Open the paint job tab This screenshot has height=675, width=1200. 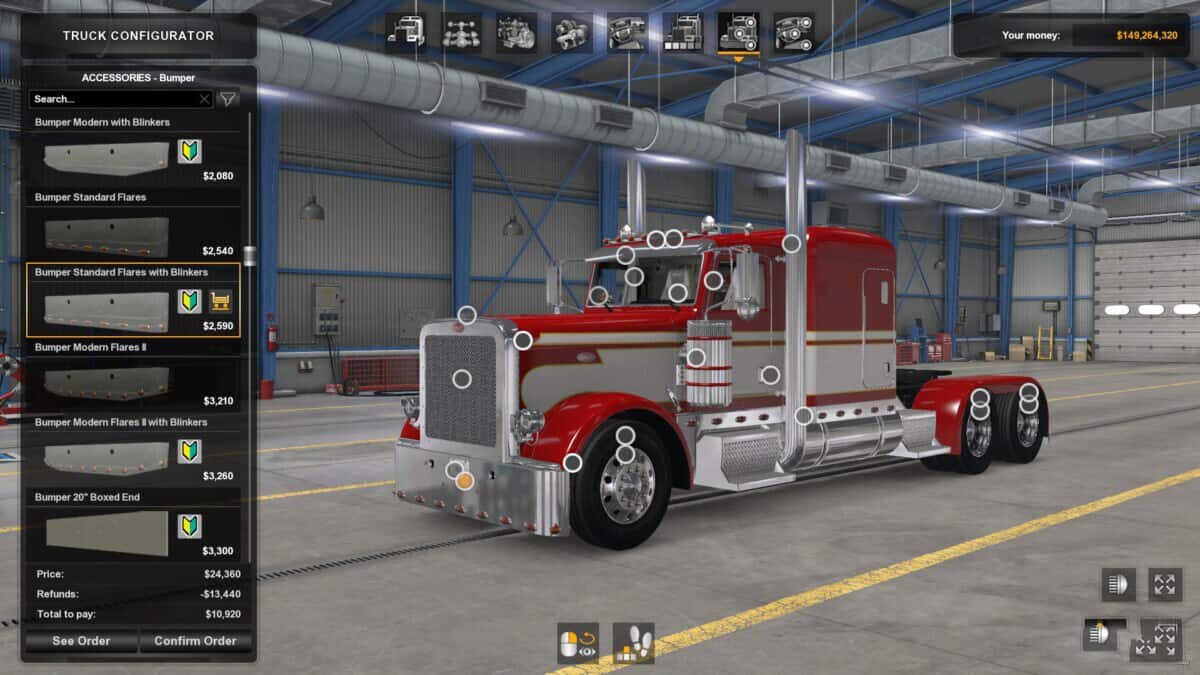coord(682,33)
